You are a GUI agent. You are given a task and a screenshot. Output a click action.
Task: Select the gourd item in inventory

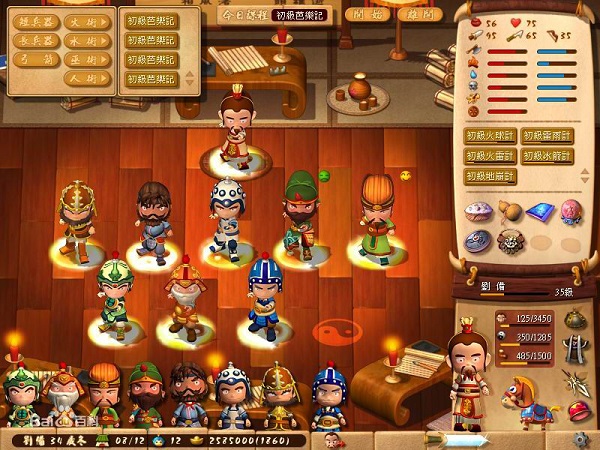click(510, 211)
